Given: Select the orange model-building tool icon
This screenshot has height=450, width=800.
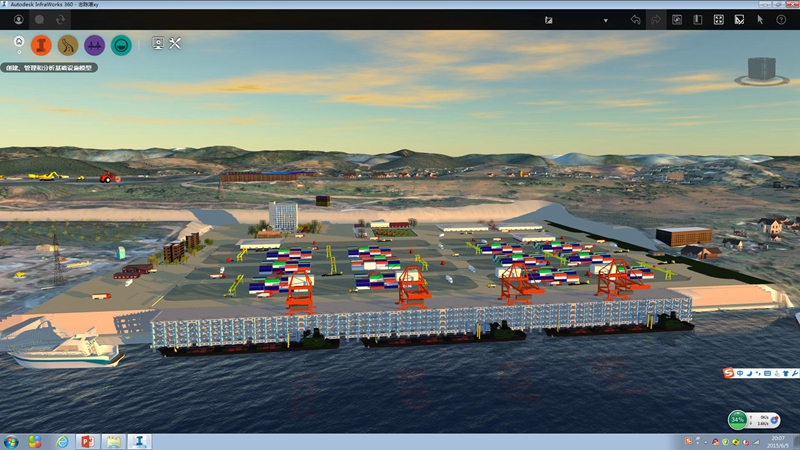Looking at the screenshot, I should [x=41, y=44].
